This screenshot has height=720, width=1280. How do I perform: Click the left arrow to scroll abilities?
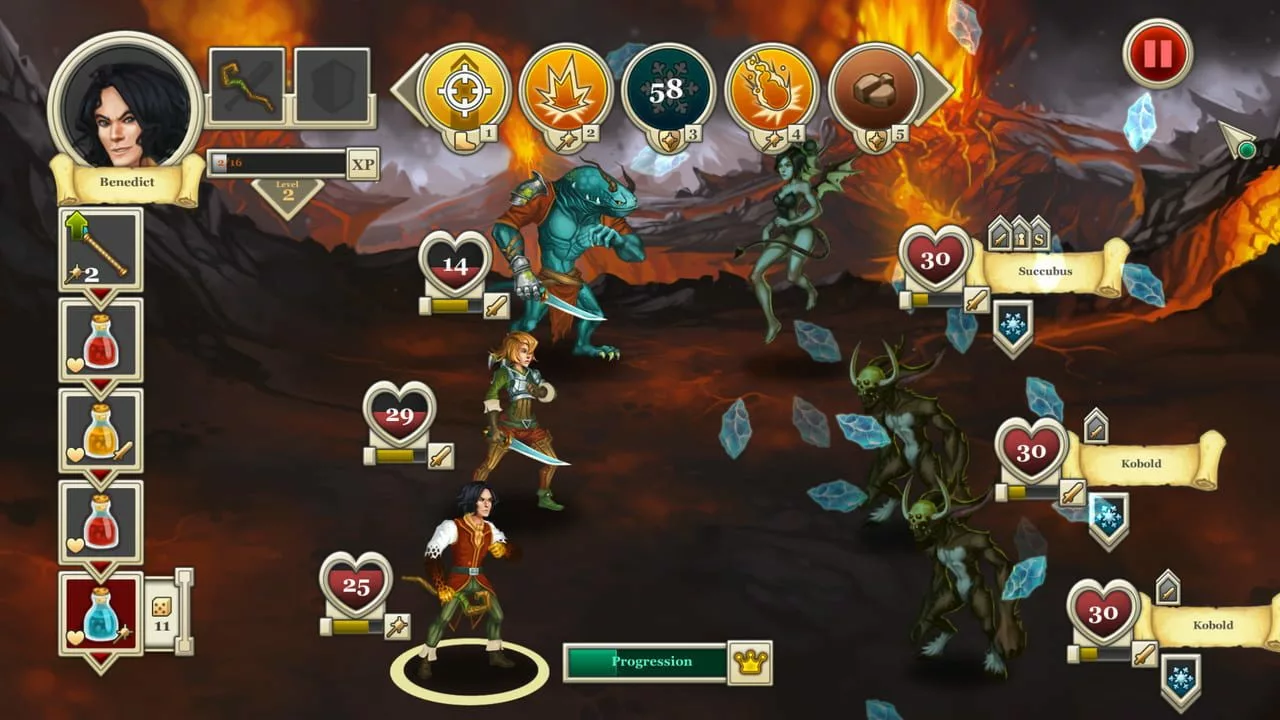click(410, 90)
